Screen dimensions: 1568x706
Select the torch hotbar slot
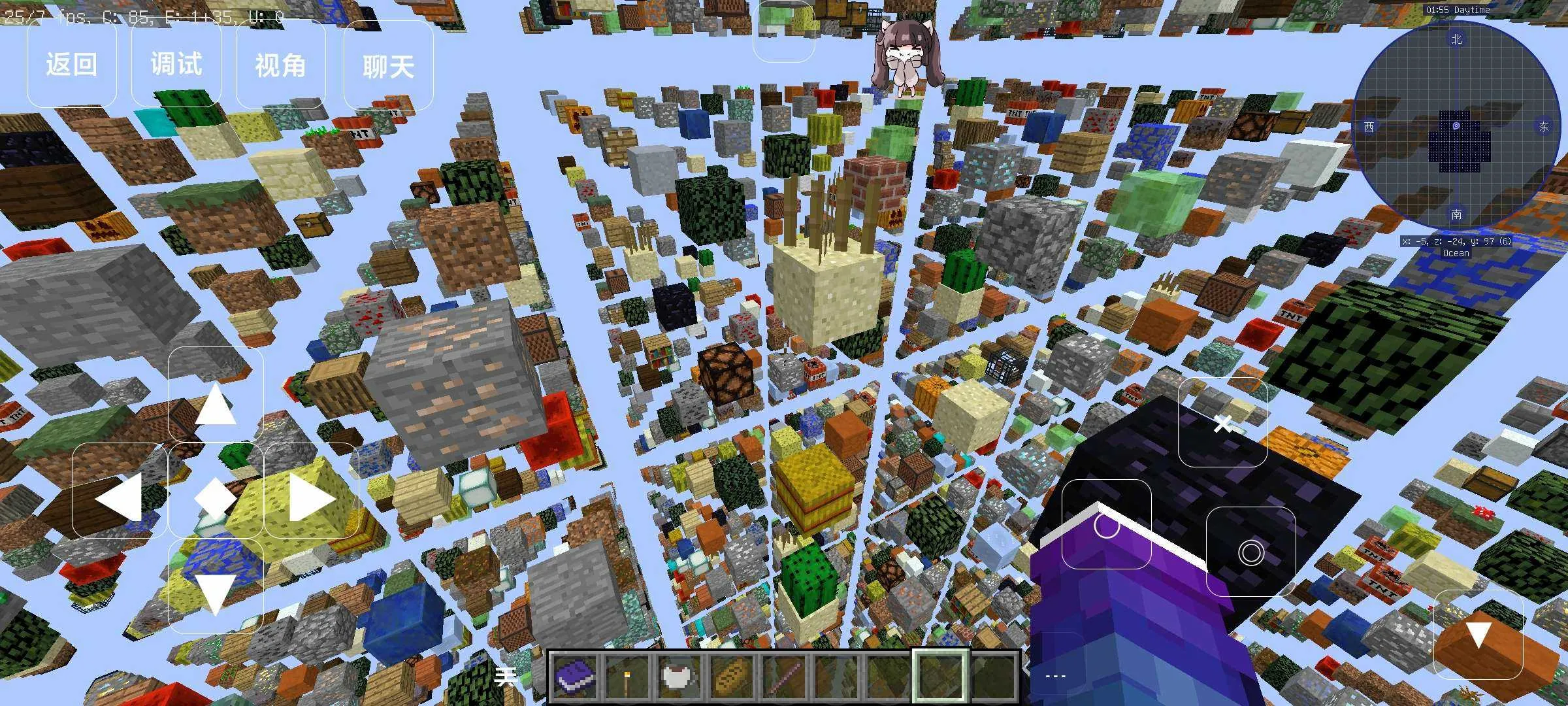click(x=629, y=677)
